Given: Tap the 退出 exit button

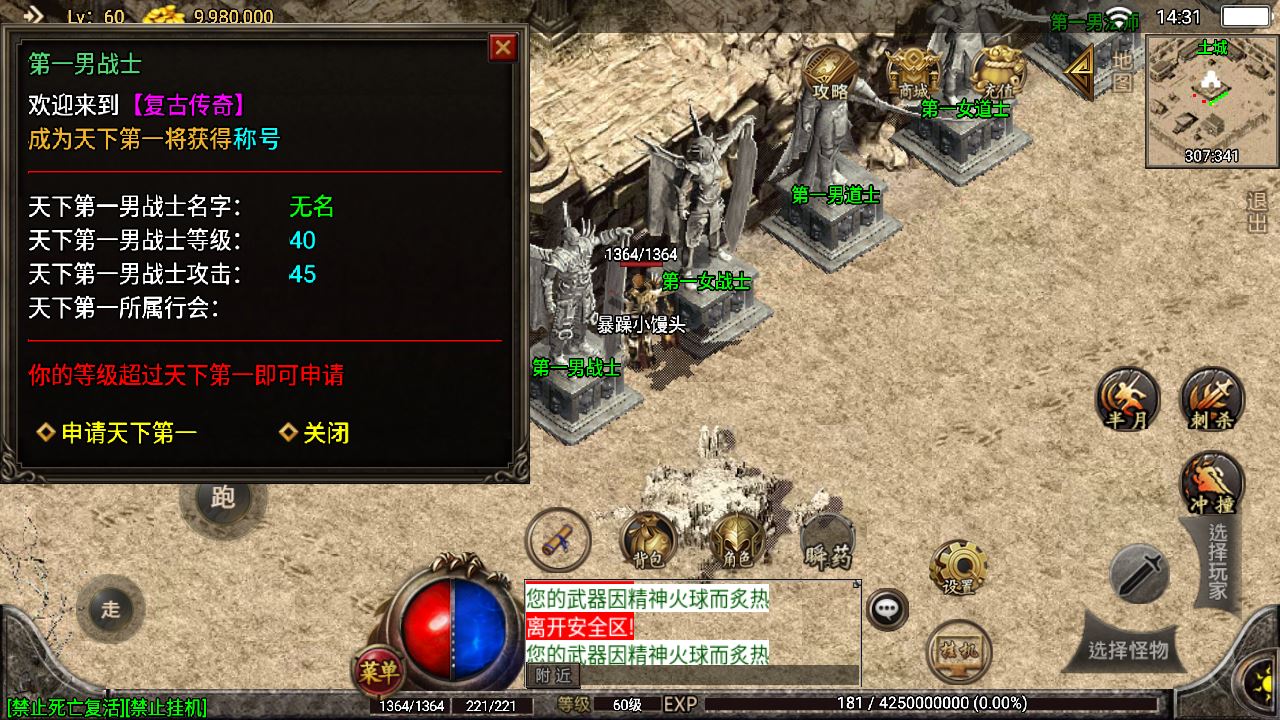Looking at the screenshot, I should coord(1257,212).
